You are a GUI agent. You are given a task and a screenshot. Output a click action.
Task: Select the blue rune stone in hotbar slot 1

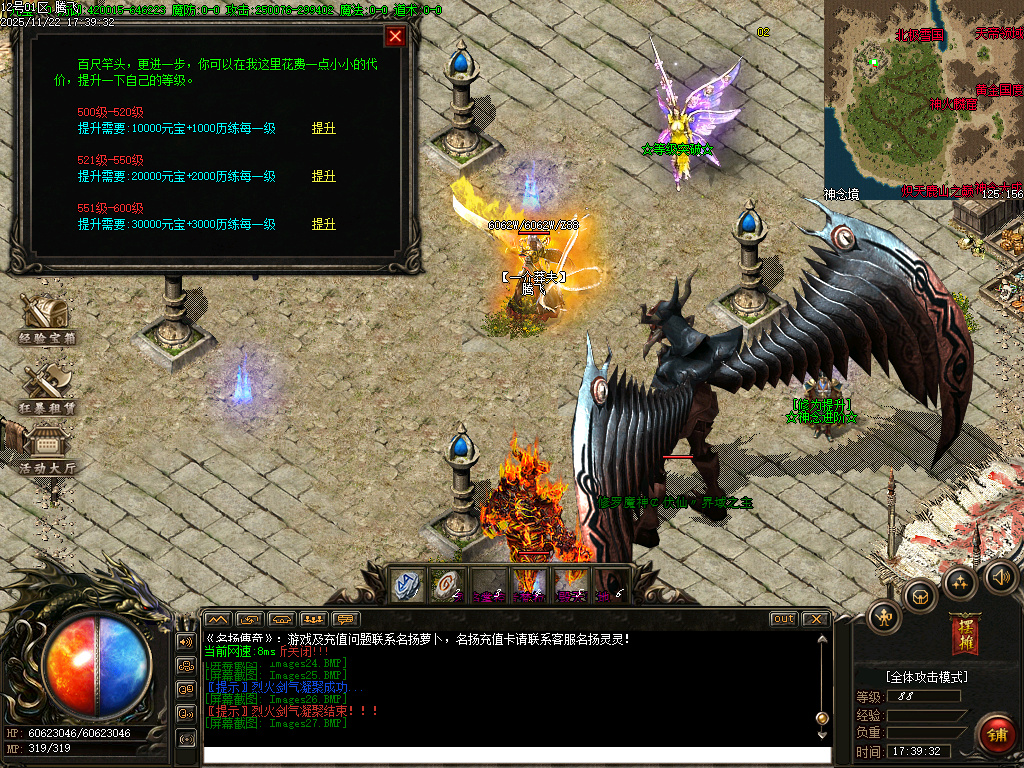coord(408,585)
